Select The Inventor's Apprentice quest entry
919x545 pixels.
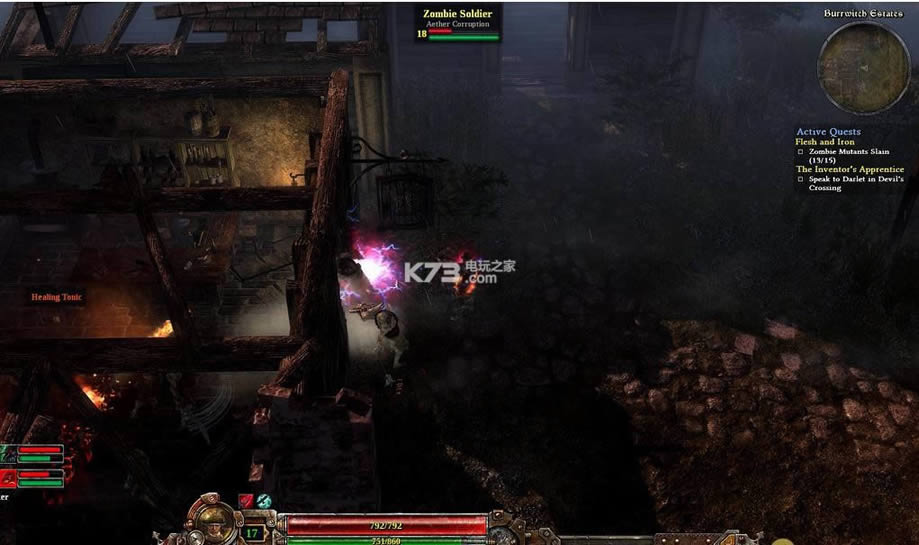coord(849,169)
